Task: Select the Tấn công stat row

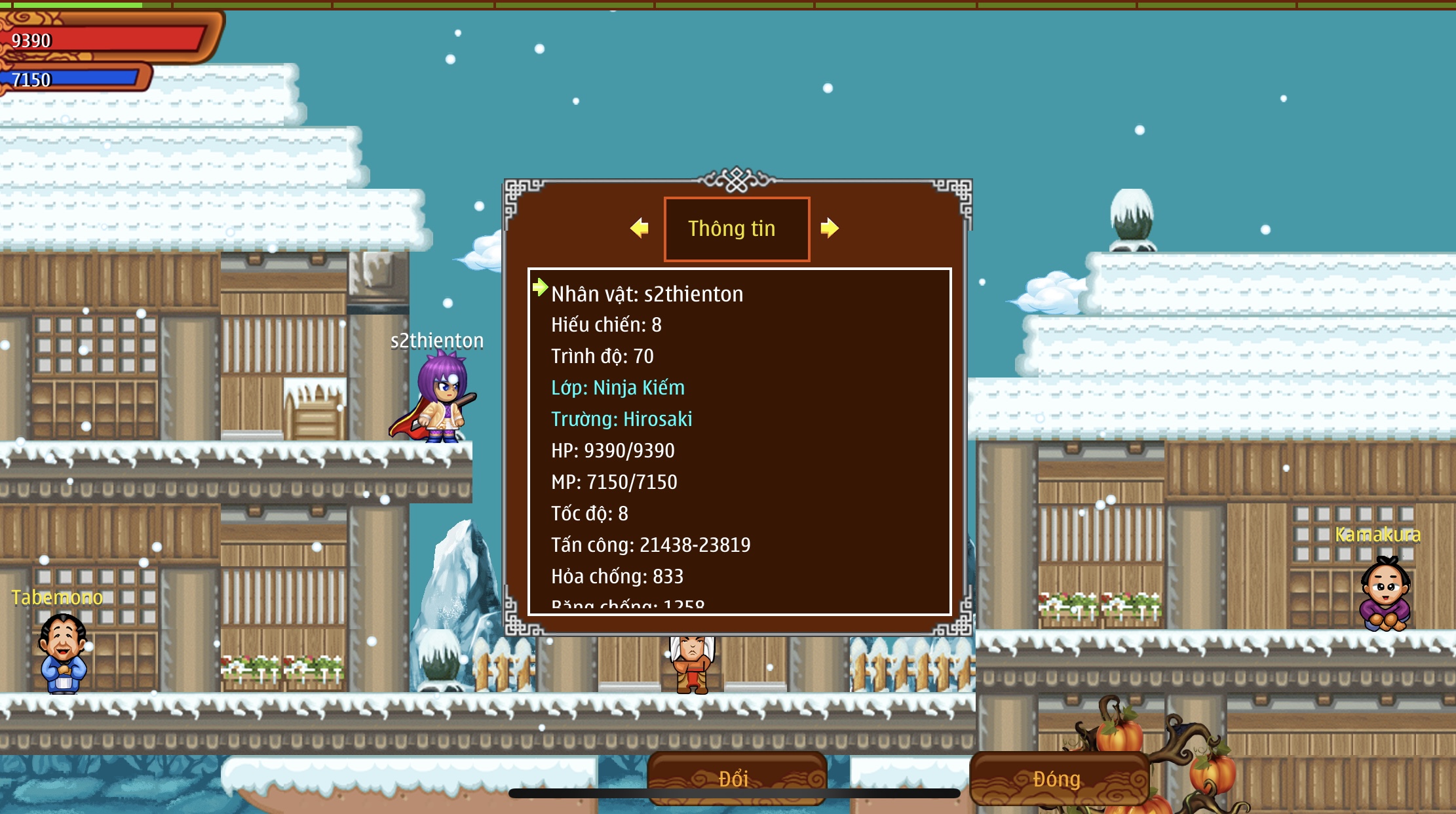Action: pos(650,545)
